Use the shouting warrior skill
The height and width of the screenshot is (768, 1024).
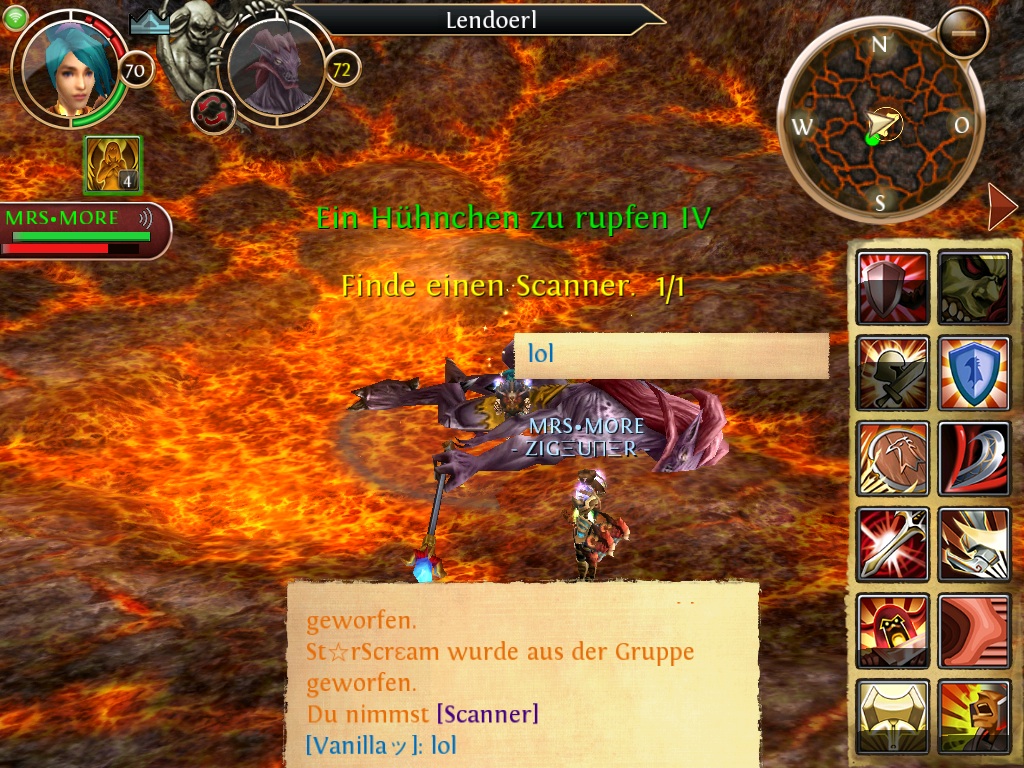point(974,715)
